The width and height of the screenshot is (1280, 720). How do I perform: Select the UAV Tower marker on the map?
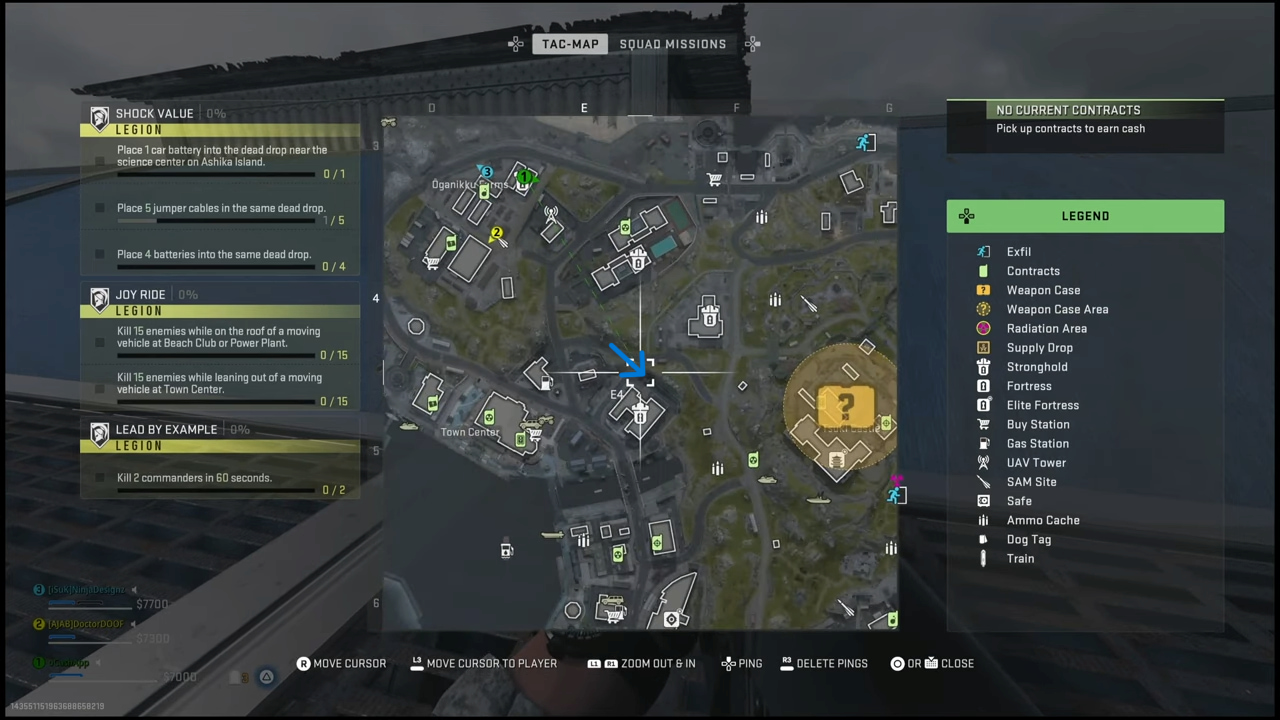pos(550,213)
